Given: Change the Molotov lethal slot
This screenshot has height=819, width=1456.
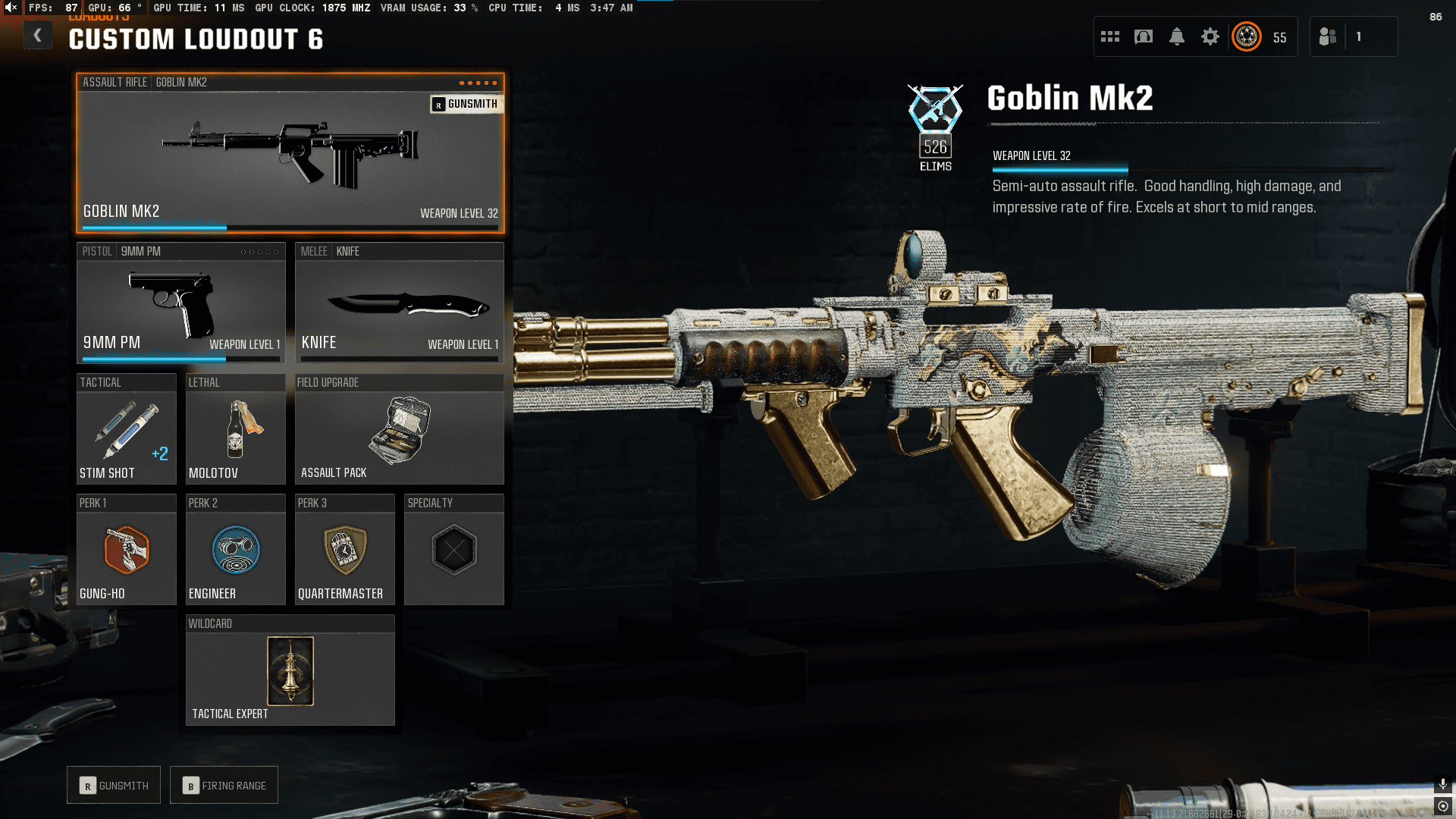Looking at the screenshot, I should [235, 429].
